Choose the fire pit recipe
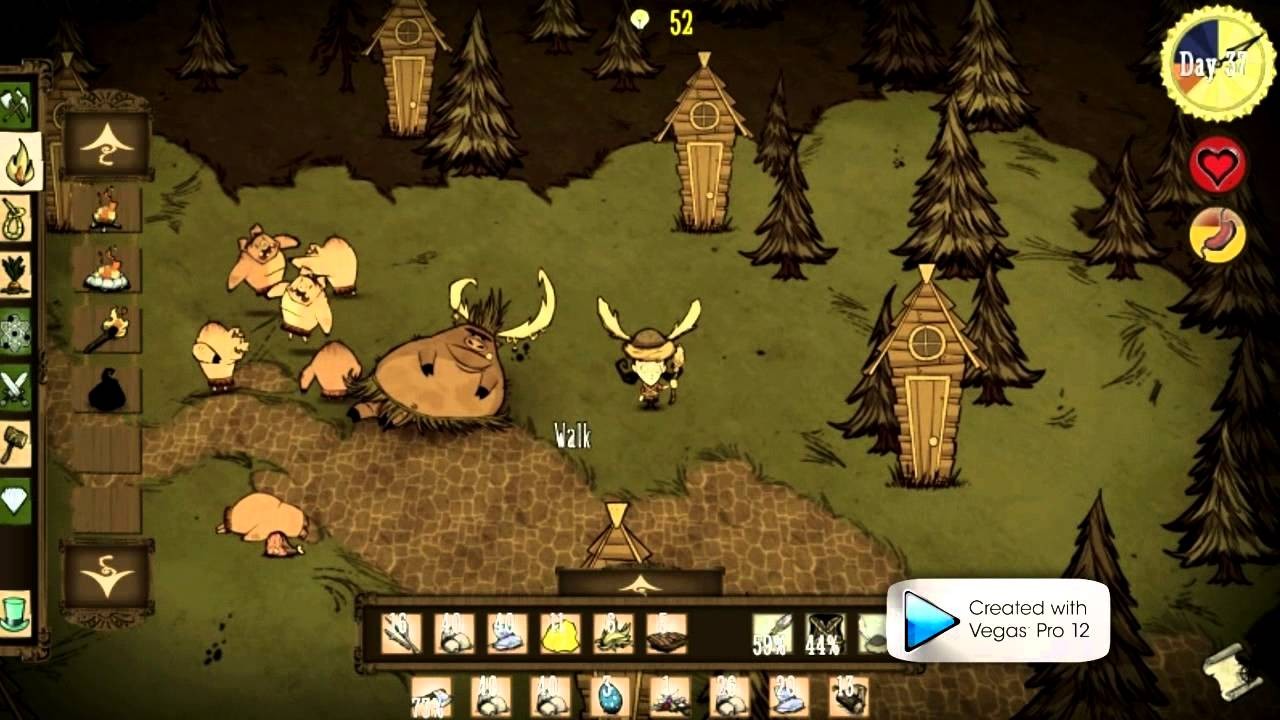1280x720 pixels. (x=106, y=270)
